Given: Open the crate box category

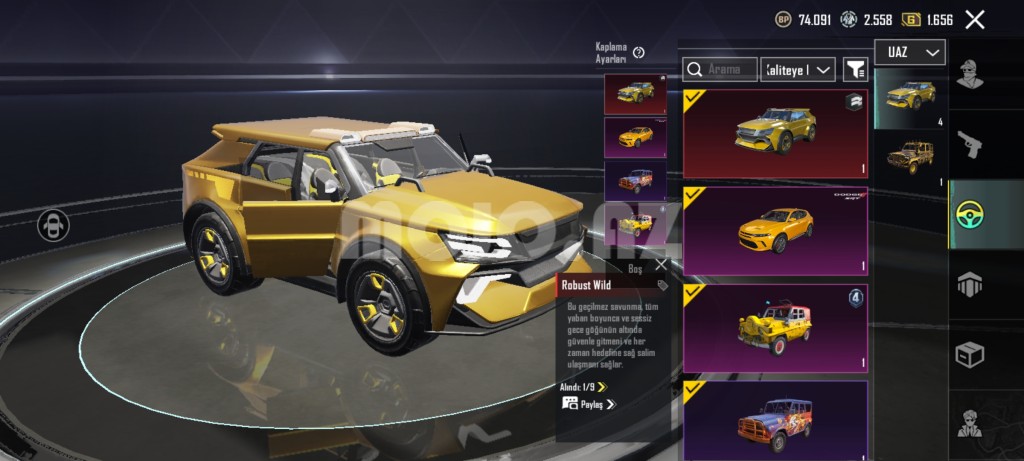Looking at the screenshot, I should [969, 355].
